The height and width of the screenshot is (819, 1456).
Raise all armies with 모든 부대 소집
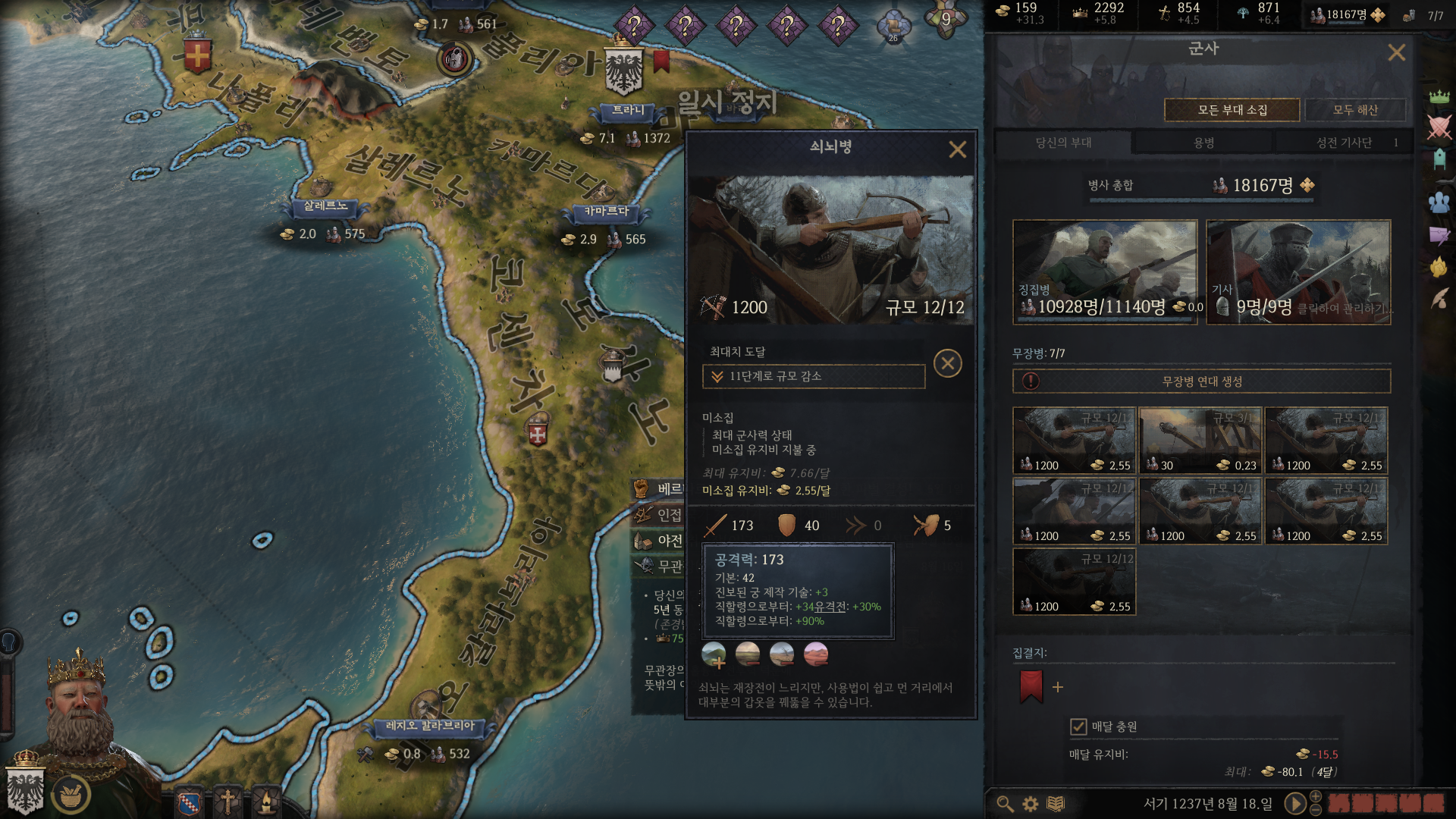point(1232,110)
